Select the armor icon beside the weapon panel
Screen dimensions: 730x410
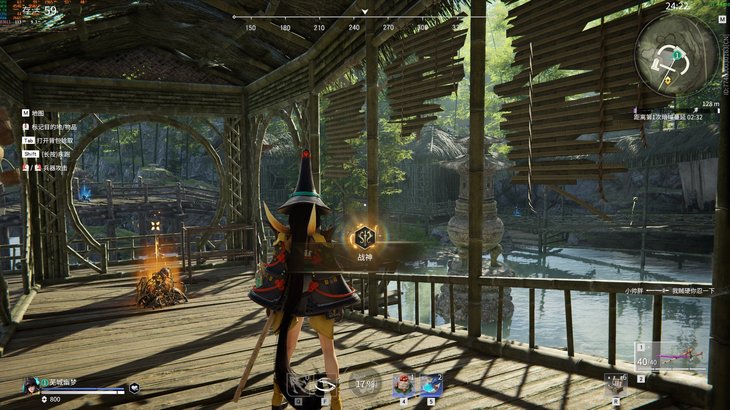click(614, 381)
